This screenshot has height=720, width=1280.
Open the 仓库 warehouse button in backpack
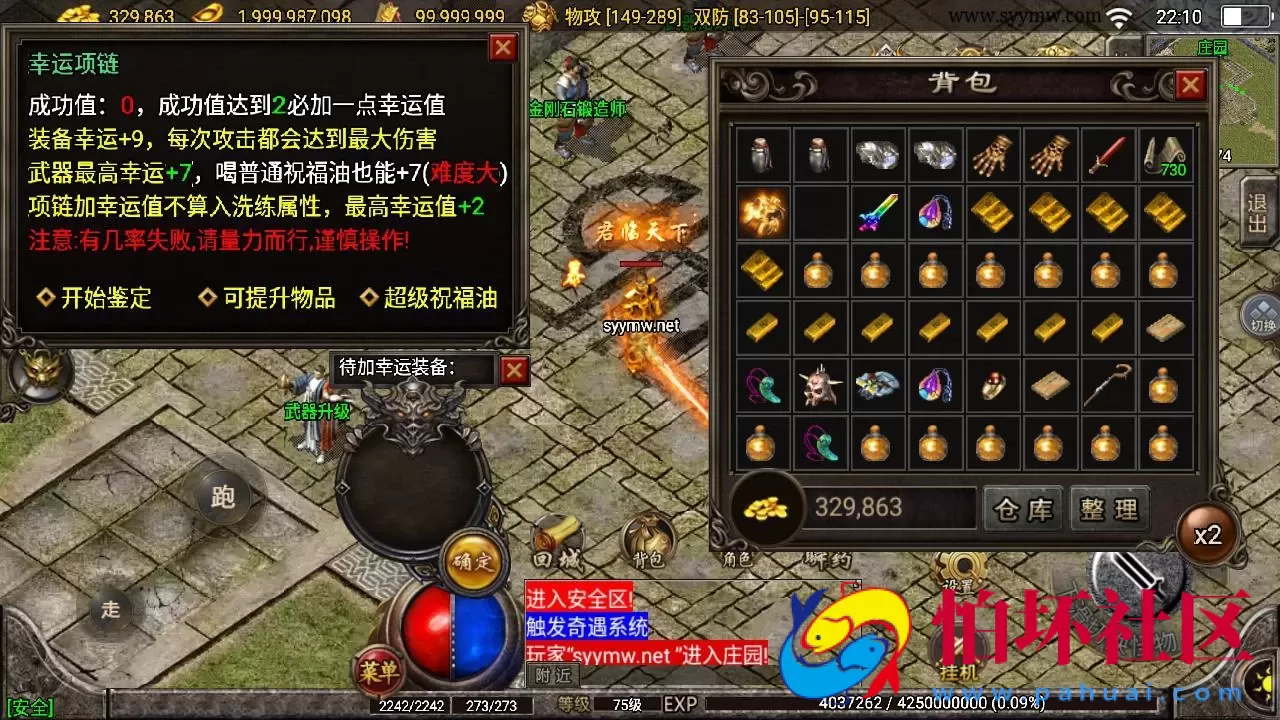(x=1022, y=509)
